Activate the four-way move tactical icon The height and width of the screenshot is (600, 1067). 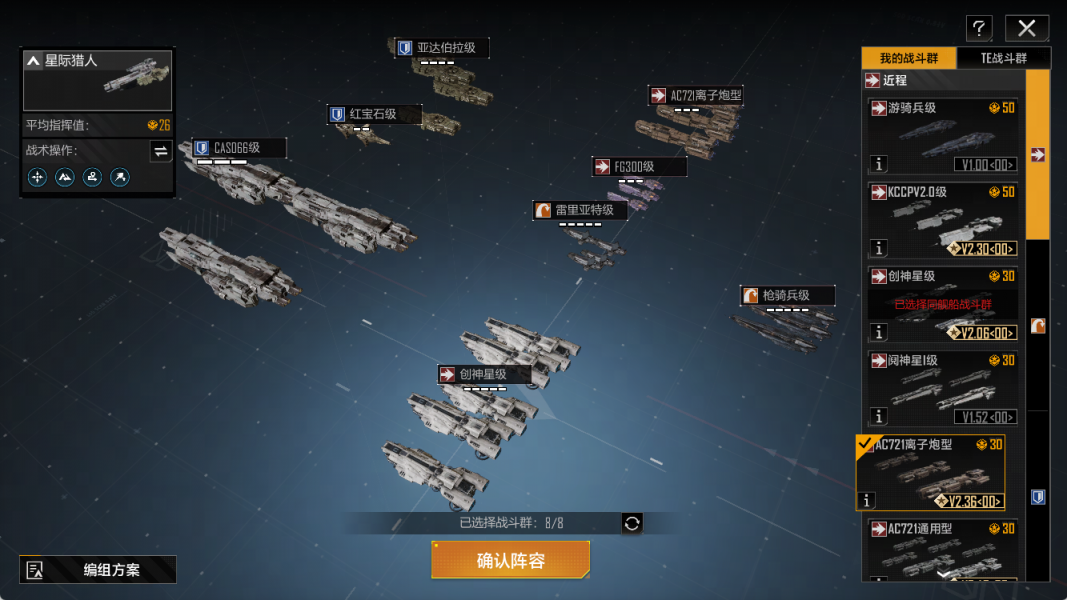[37, 177]
